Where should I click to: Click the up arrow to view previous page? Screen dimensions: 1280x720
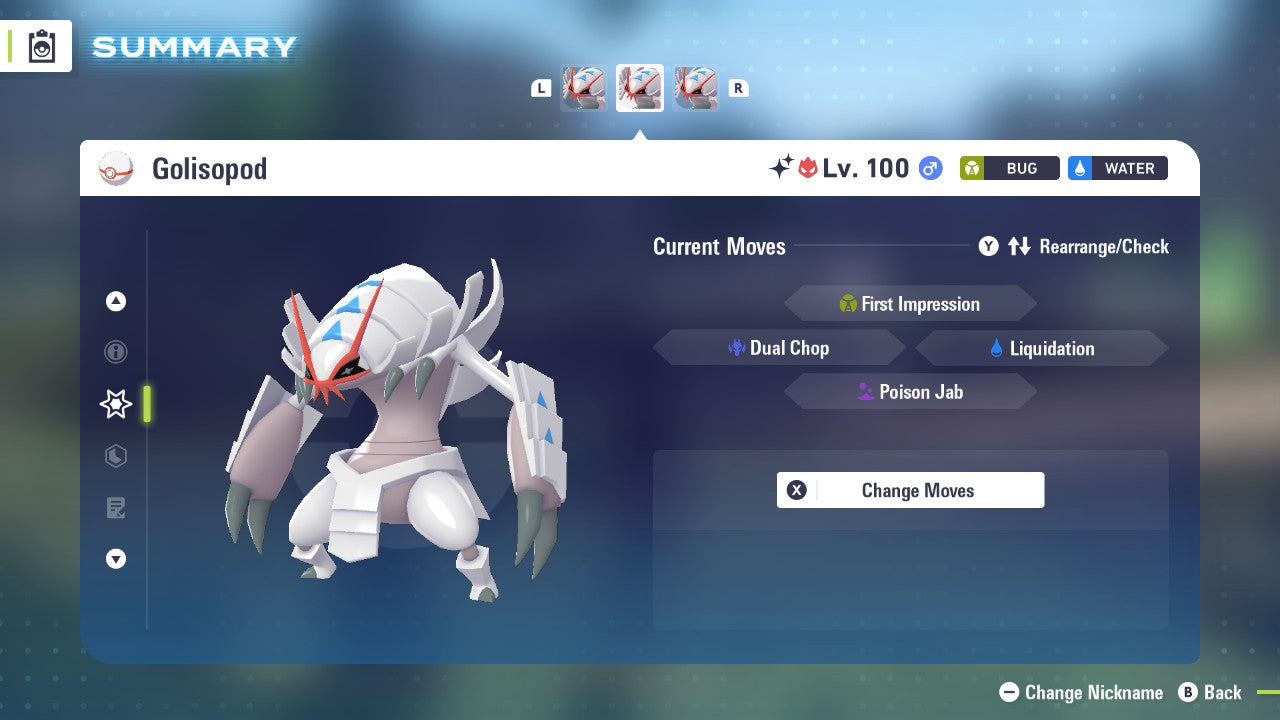coord(115,301)
